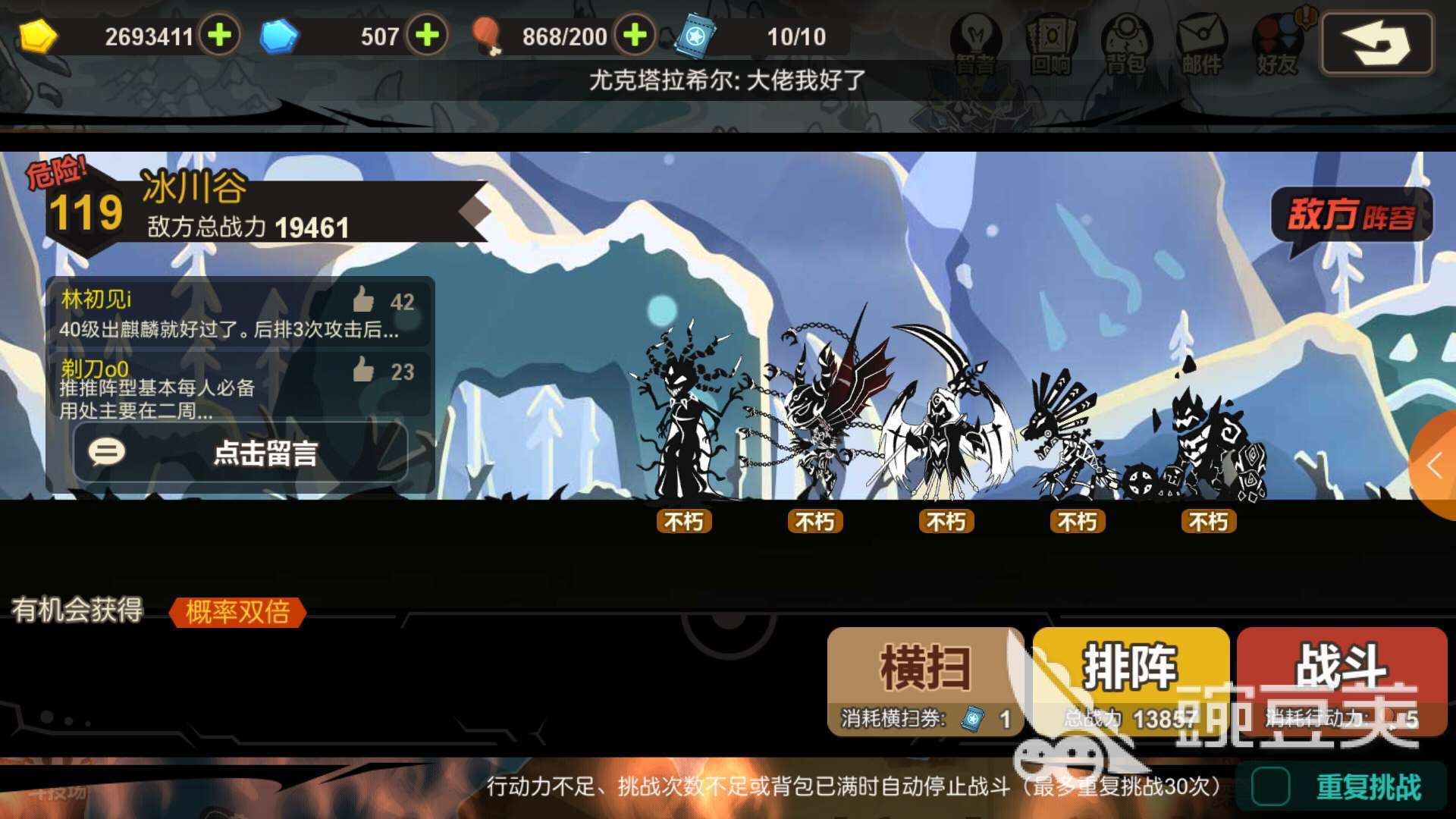This screenshot has width=1456, height=819.
Task: Select the 不朽 tag under the first enemy
Action: (x=683, y=522)
